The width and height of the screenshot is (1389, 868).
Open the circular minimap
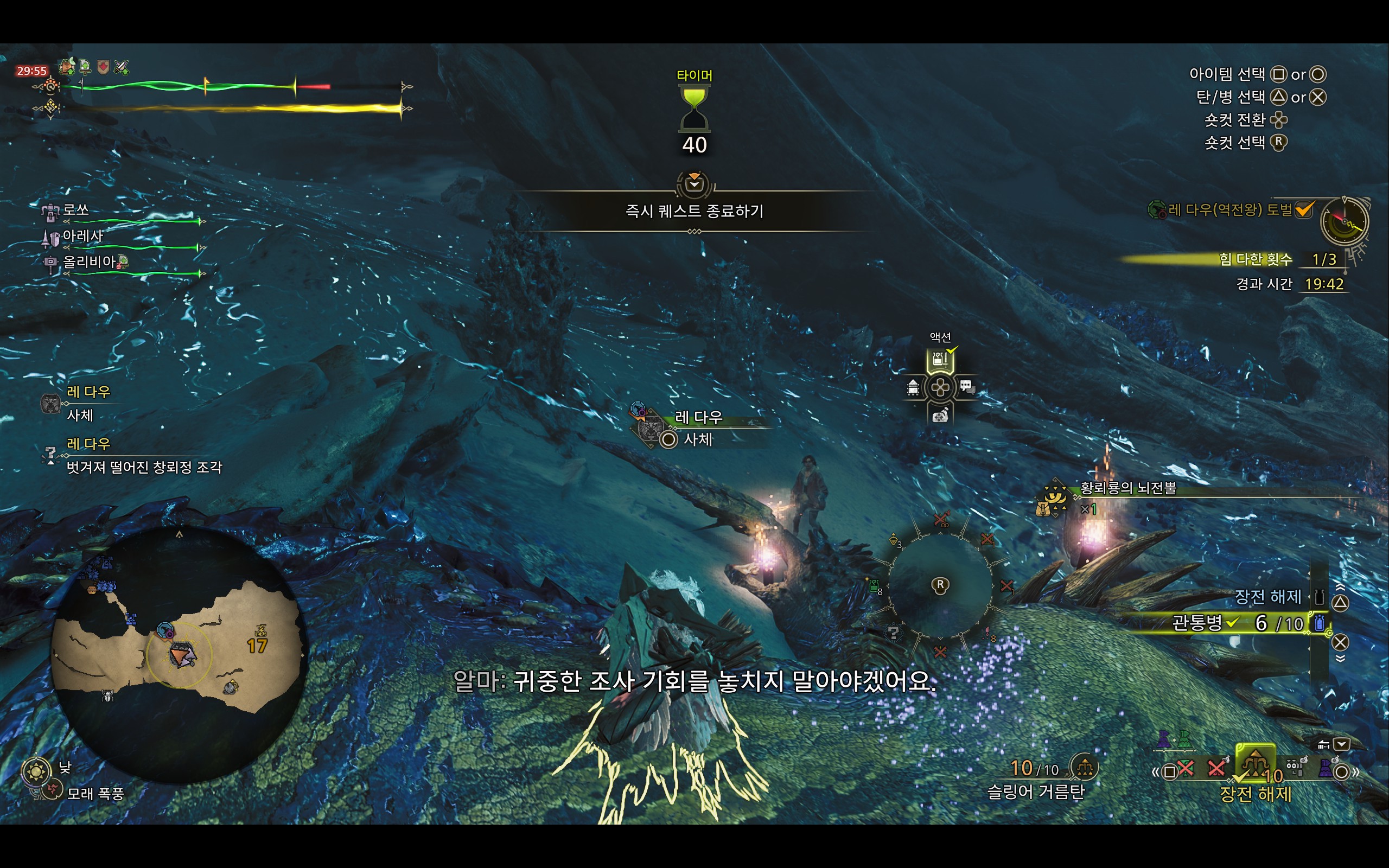tap(179, 654)
